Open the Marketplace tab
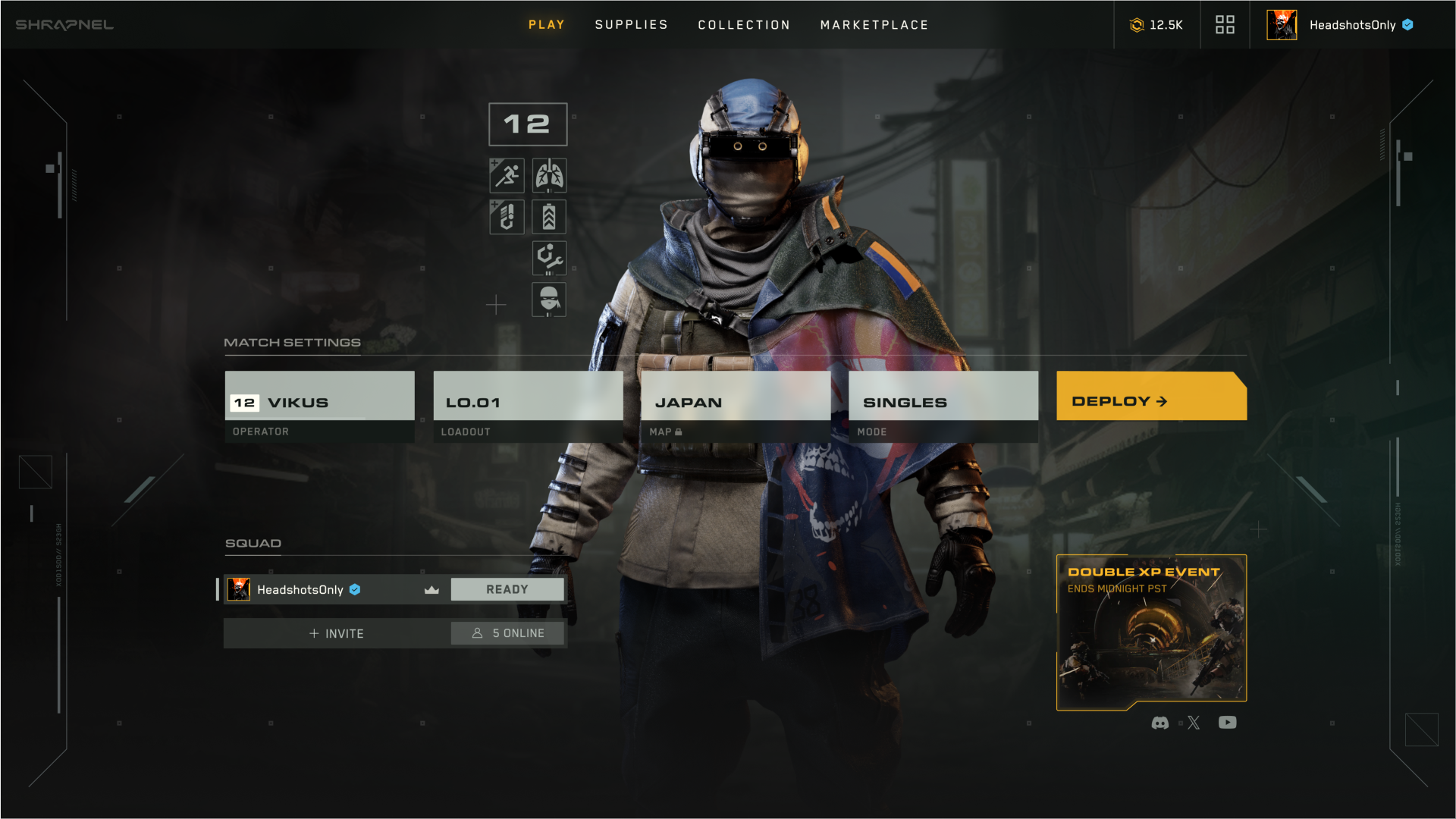Screen dimensions: 1456x819 pos(874,25)
